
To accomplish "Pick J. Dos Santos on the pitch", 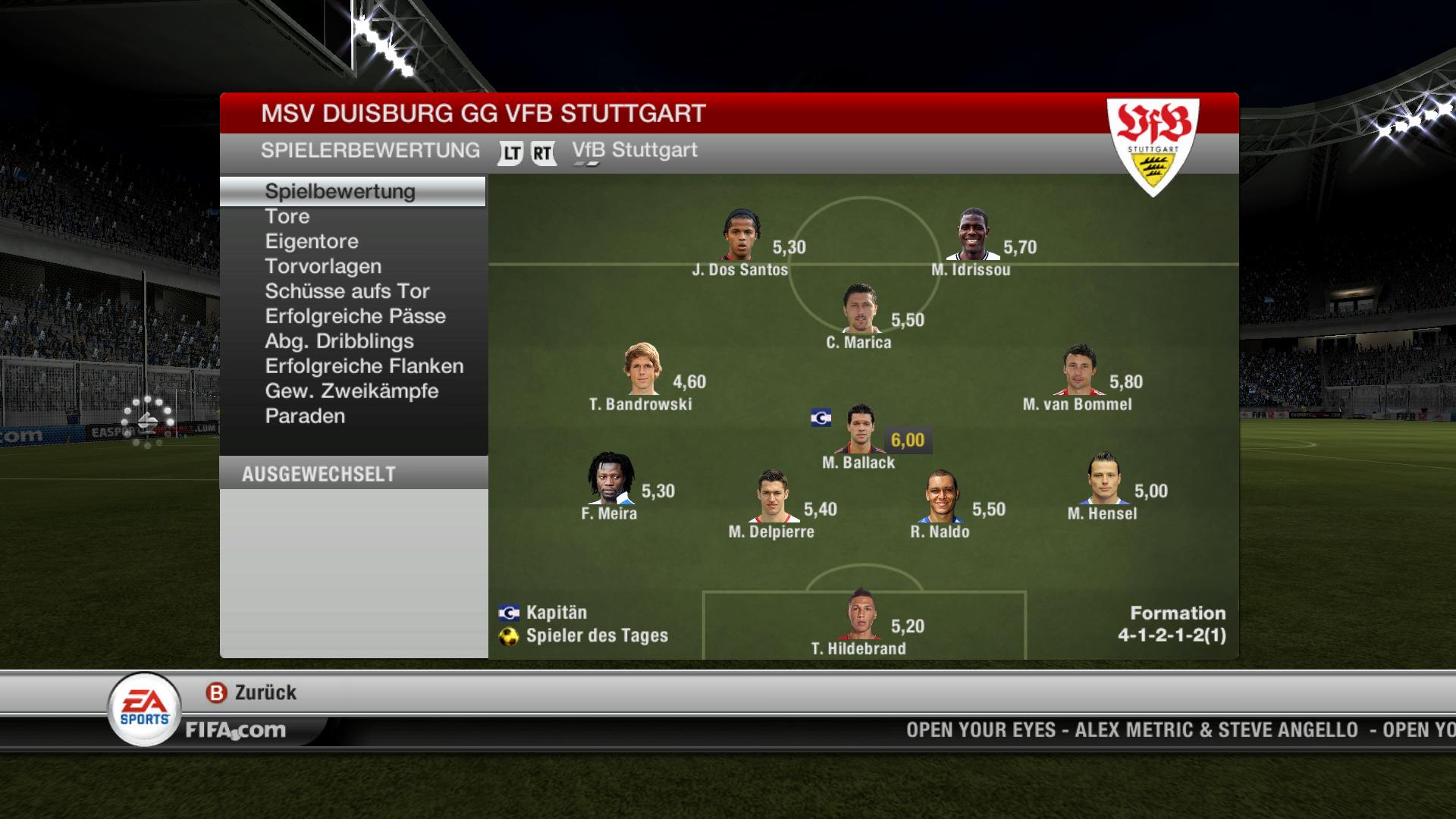I will 741,236.
